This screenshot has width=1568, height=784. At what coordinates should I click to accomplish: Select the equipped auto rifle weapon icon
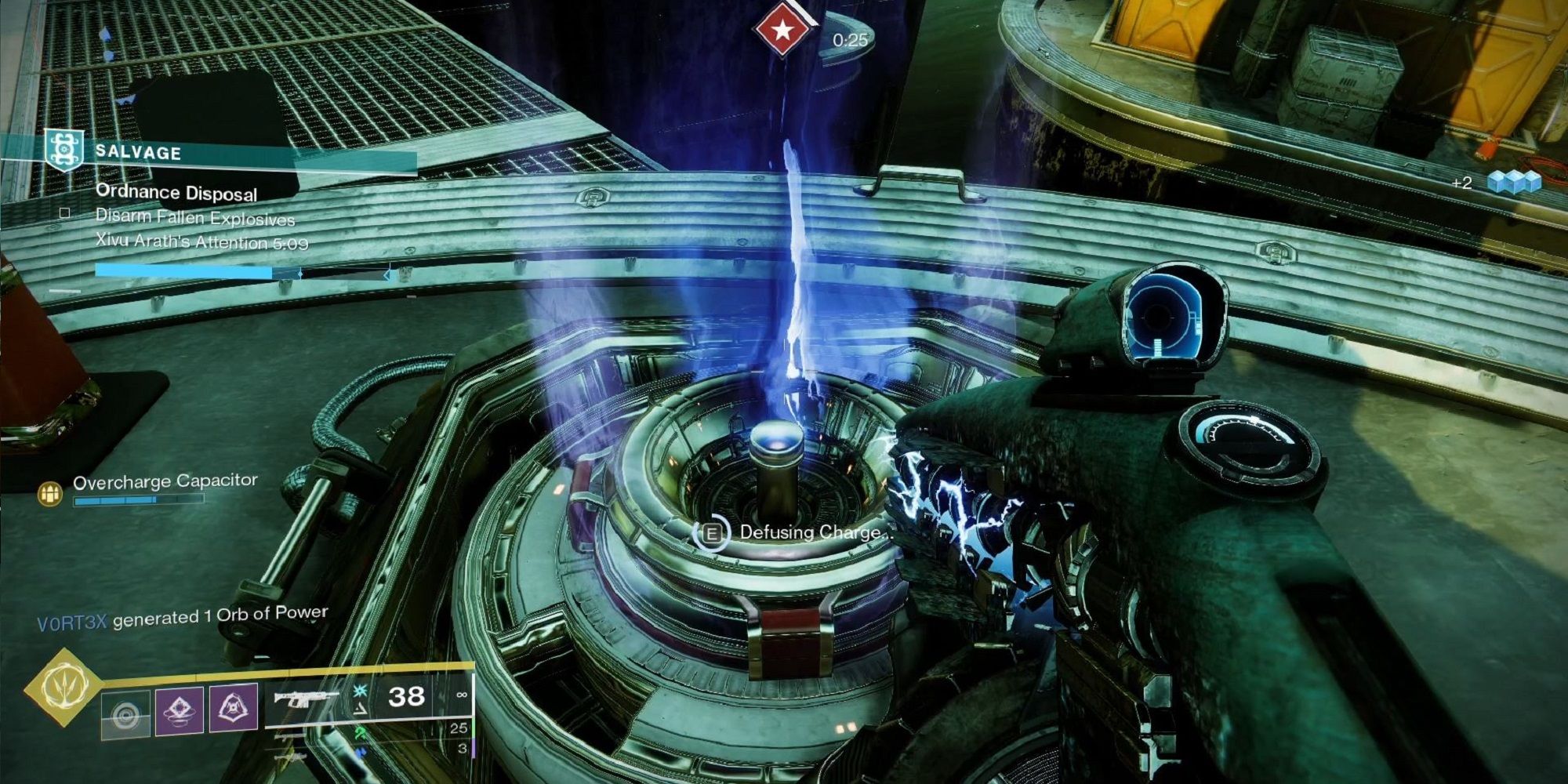coord(307,698)
